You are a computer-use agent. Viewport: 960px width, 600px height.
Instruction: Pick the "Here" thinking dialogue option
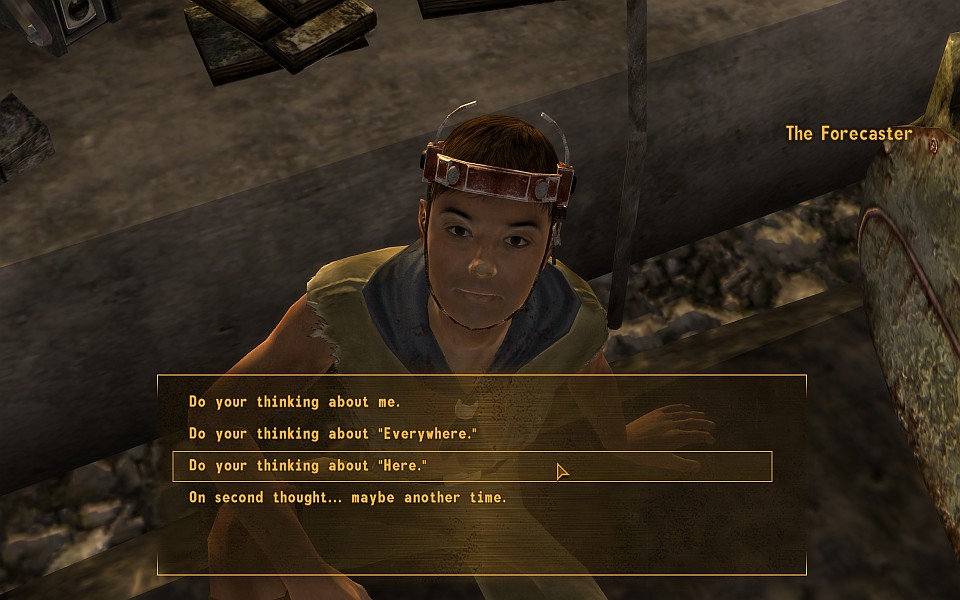[x=308, y=466]
